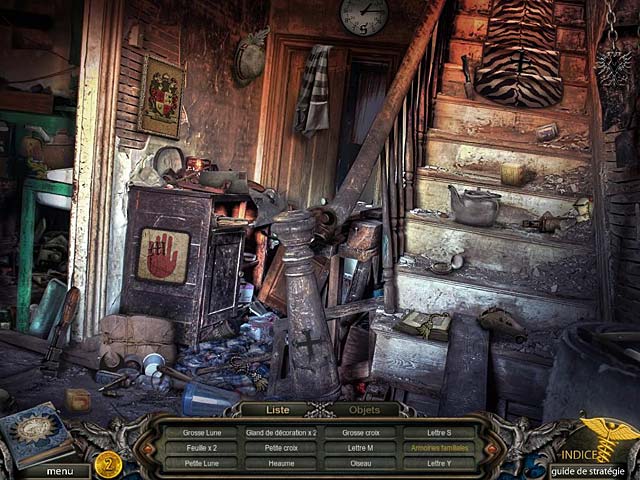Choose 'Petite croix' list entry
Image resolution: width=640 pixels, height=480 pixels.
pyautogui.click(x=281, y=448)
